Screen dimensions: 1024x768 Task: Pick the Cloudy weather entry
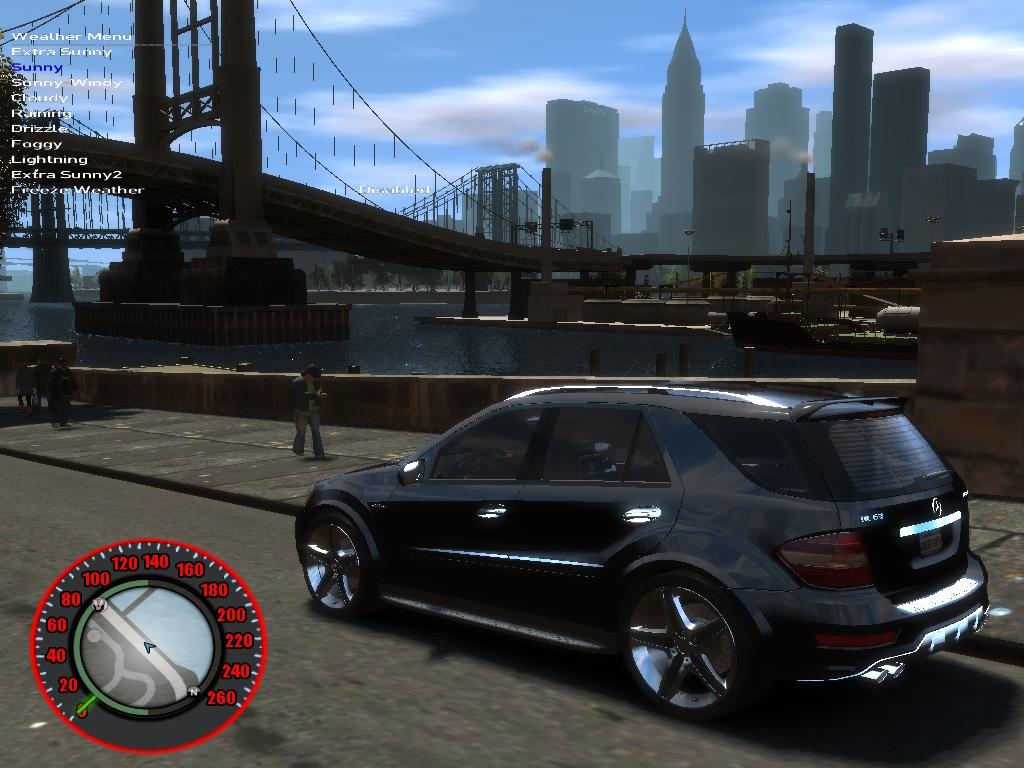39,98
